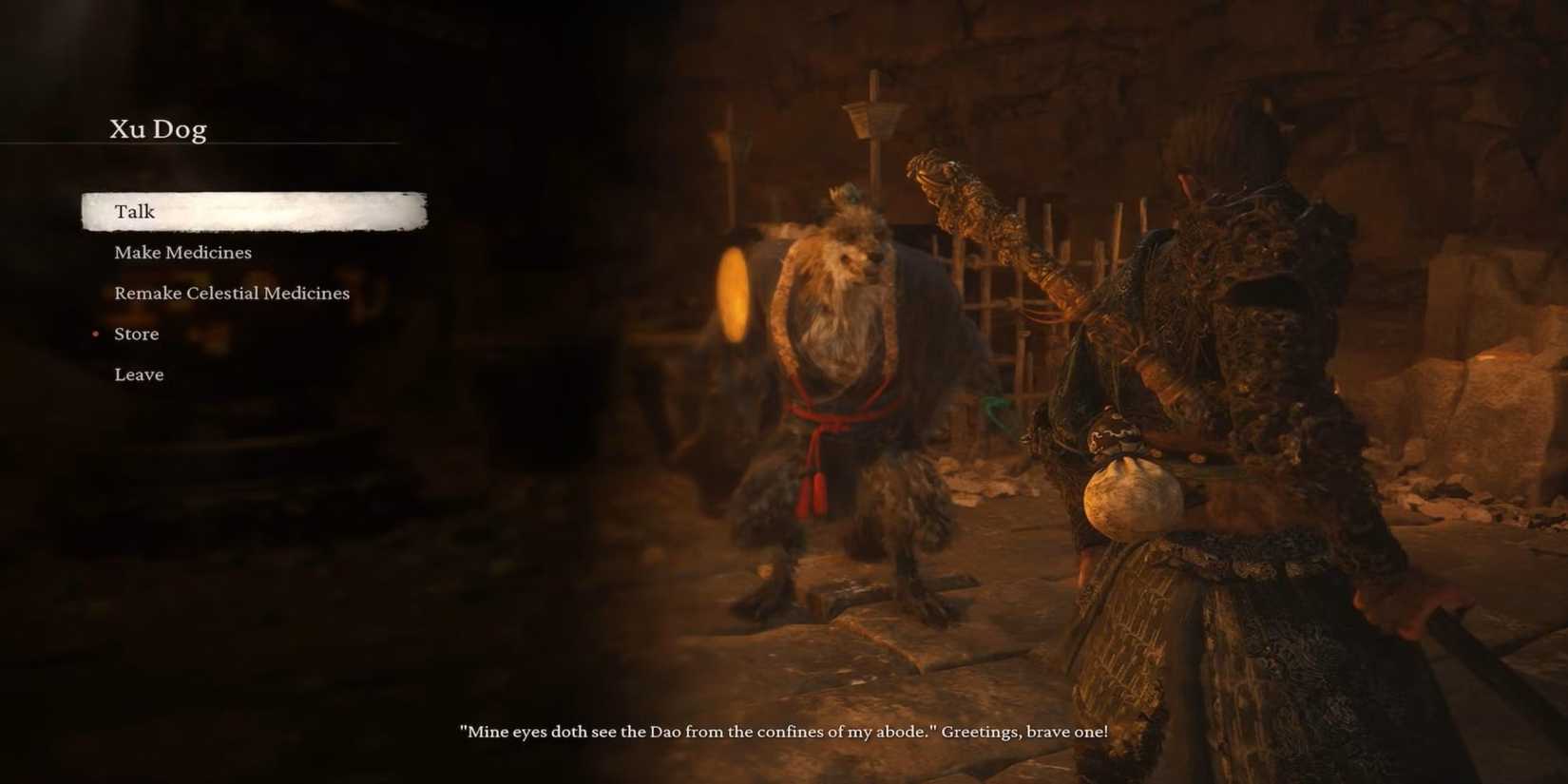Choose Remake Celestial Medicines
Viewport: 1568px width, 784px height.
click(231, 293)
